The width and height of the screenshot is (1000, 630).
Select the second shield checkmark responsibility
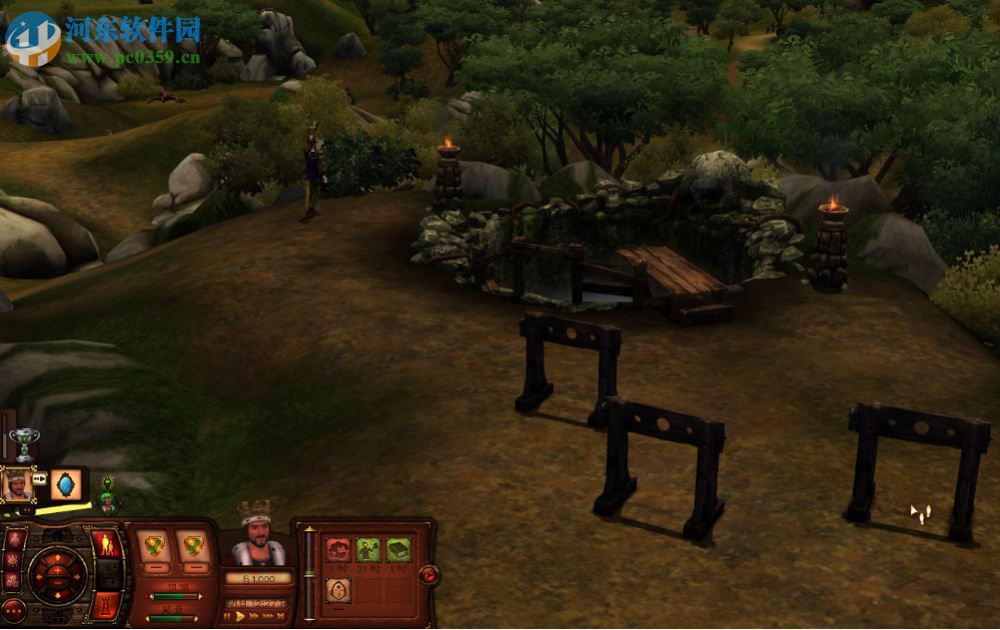click(x=193, y=546)
